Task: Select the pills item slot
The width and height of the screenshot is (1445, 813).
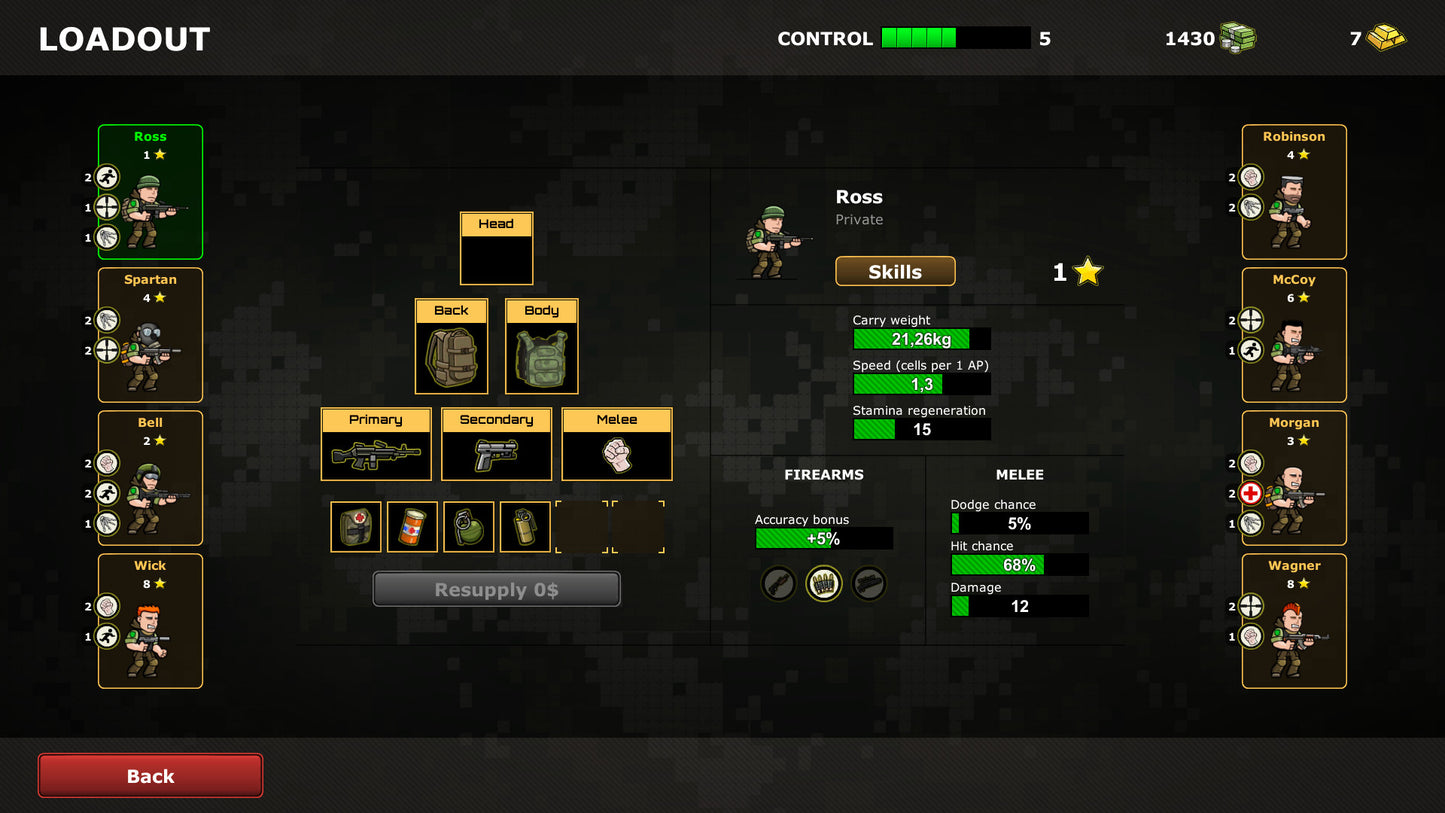Action: (412, 526)
